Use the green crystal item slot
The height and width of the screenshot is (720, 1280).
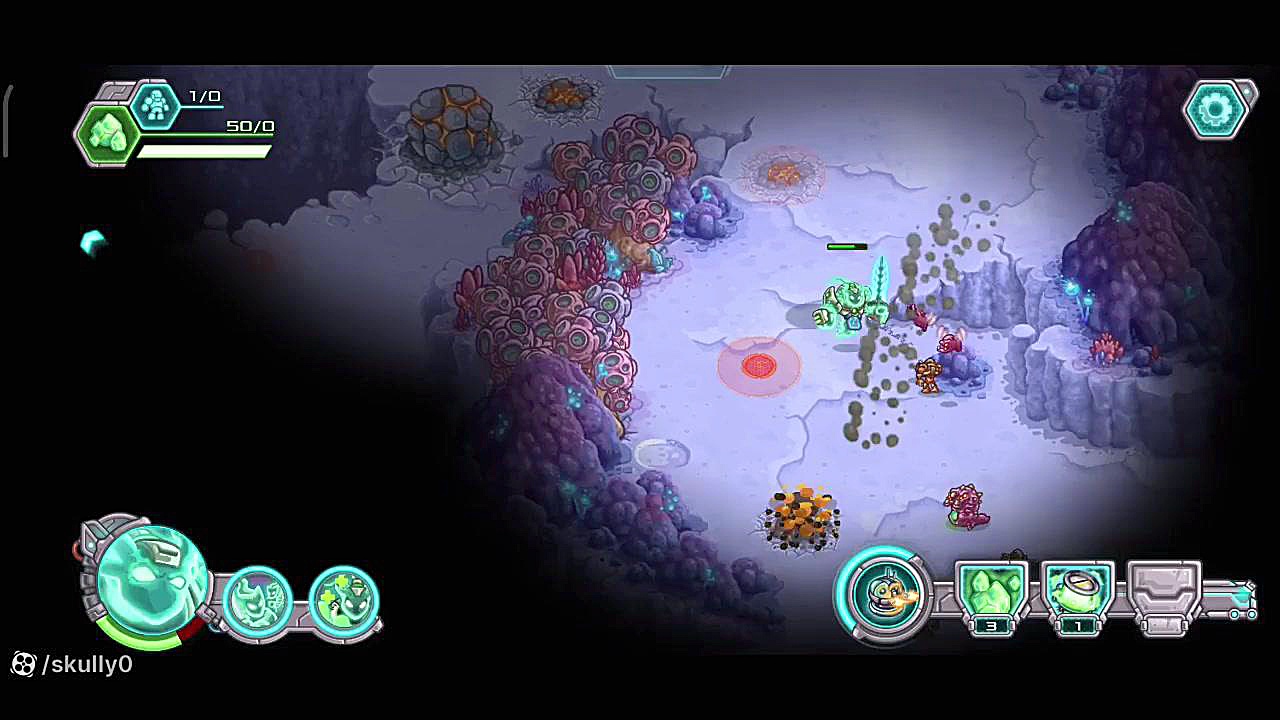click(991, 592)
